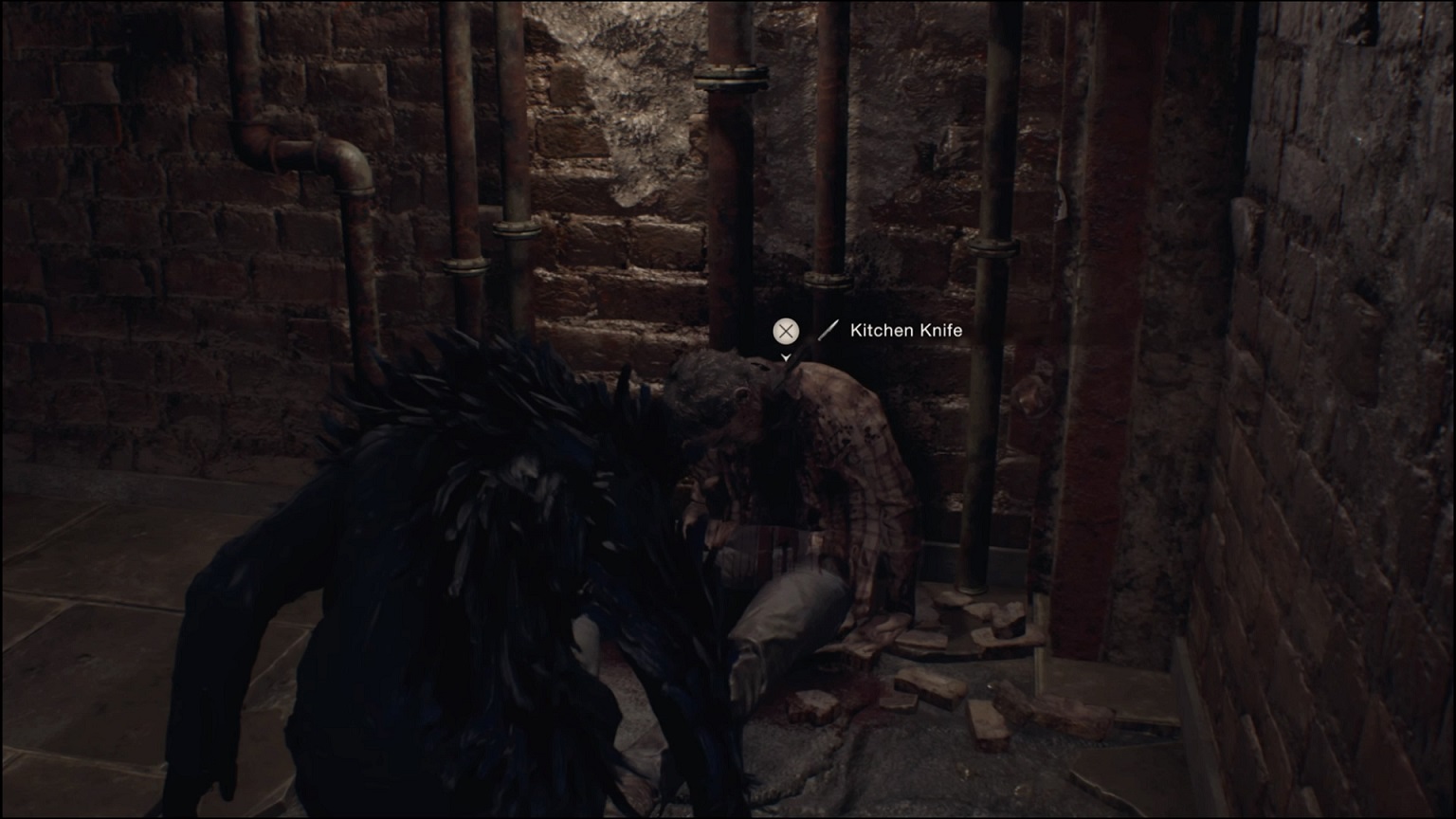Click the blade icon next to Kitchen Knife
Viewport: 1456px width, 819px height.
pyautogui.click(x=829, y=331)
